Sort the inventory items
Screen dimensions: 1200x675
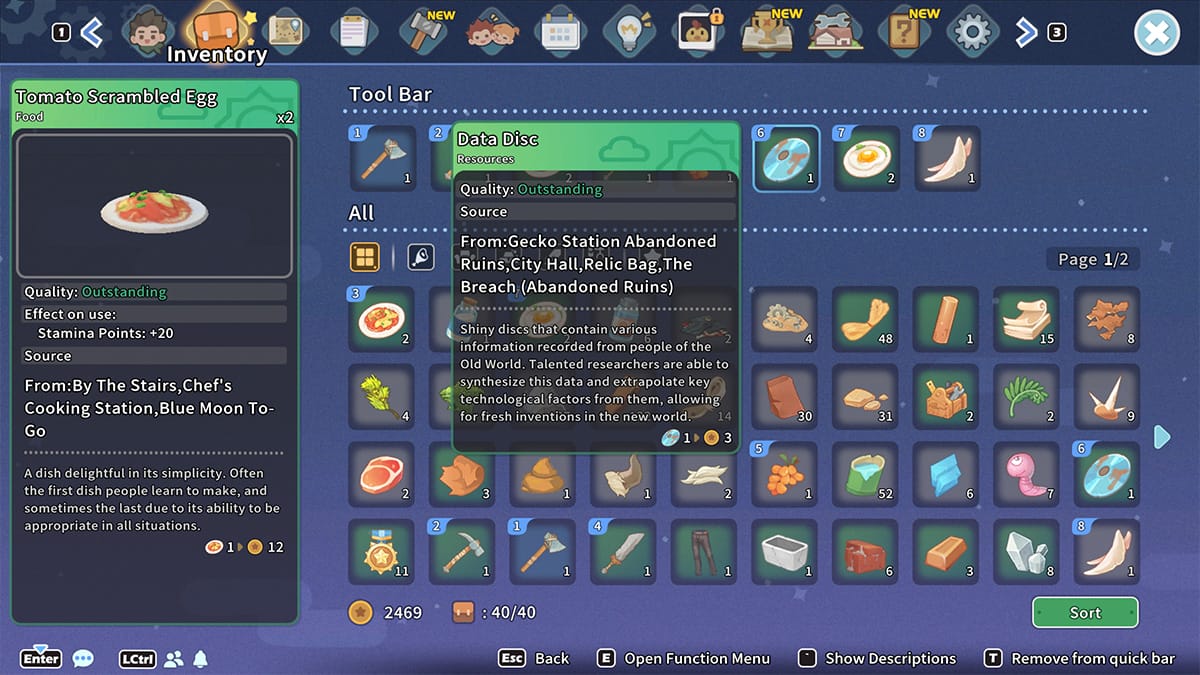point(1085,613)
